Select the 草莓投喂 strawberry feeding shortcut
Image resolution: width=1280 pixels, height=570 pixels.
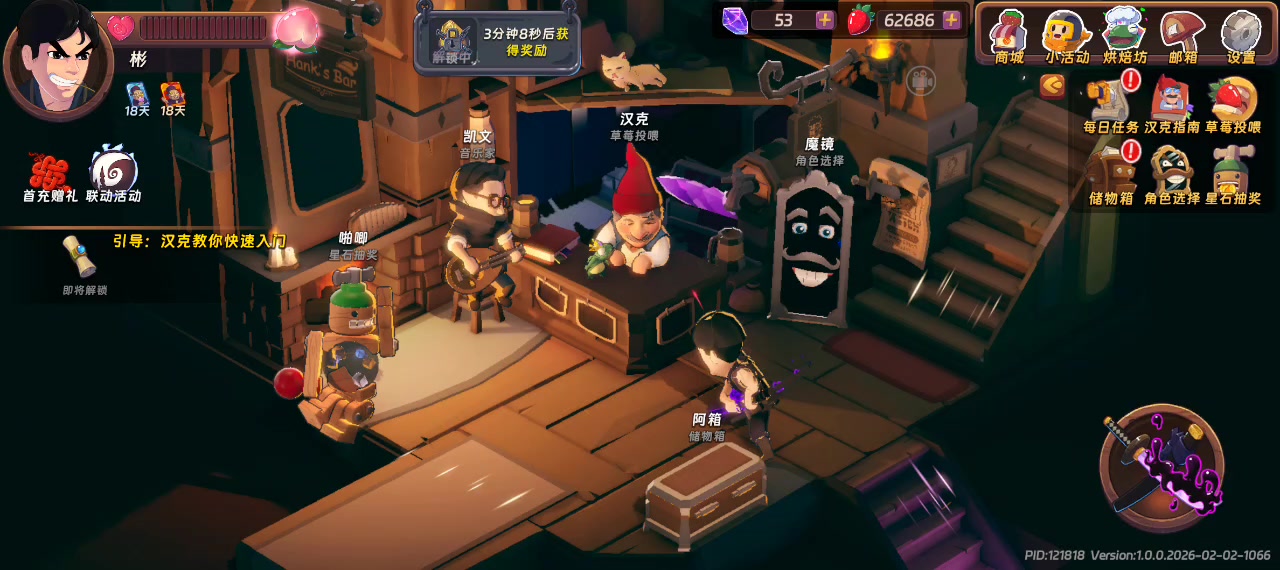pos(1232,105)
